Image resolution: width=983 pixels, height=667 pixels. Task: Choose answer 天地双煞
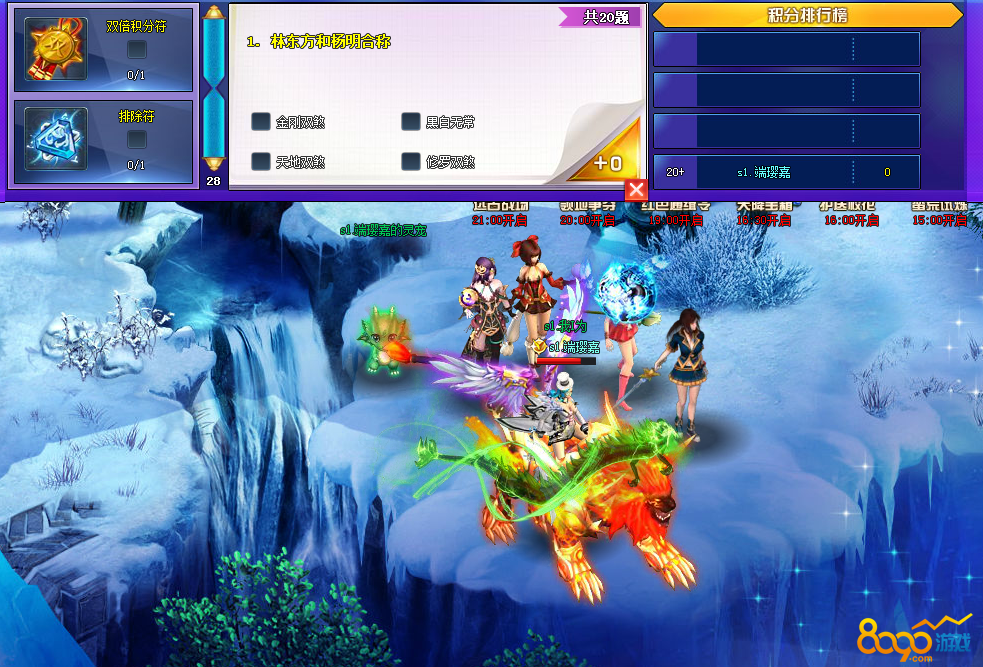[x=261, y=161]
